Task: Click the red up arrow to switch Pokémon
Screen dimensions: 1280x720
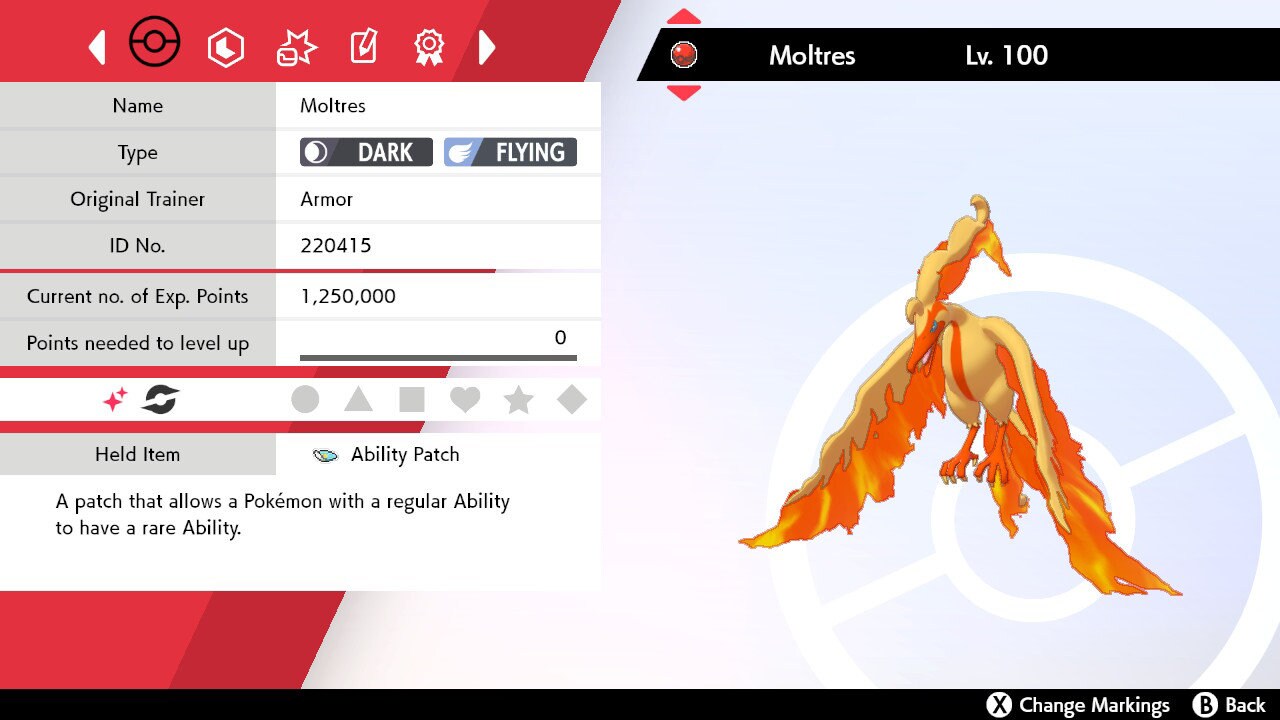Action: point(683,15)
